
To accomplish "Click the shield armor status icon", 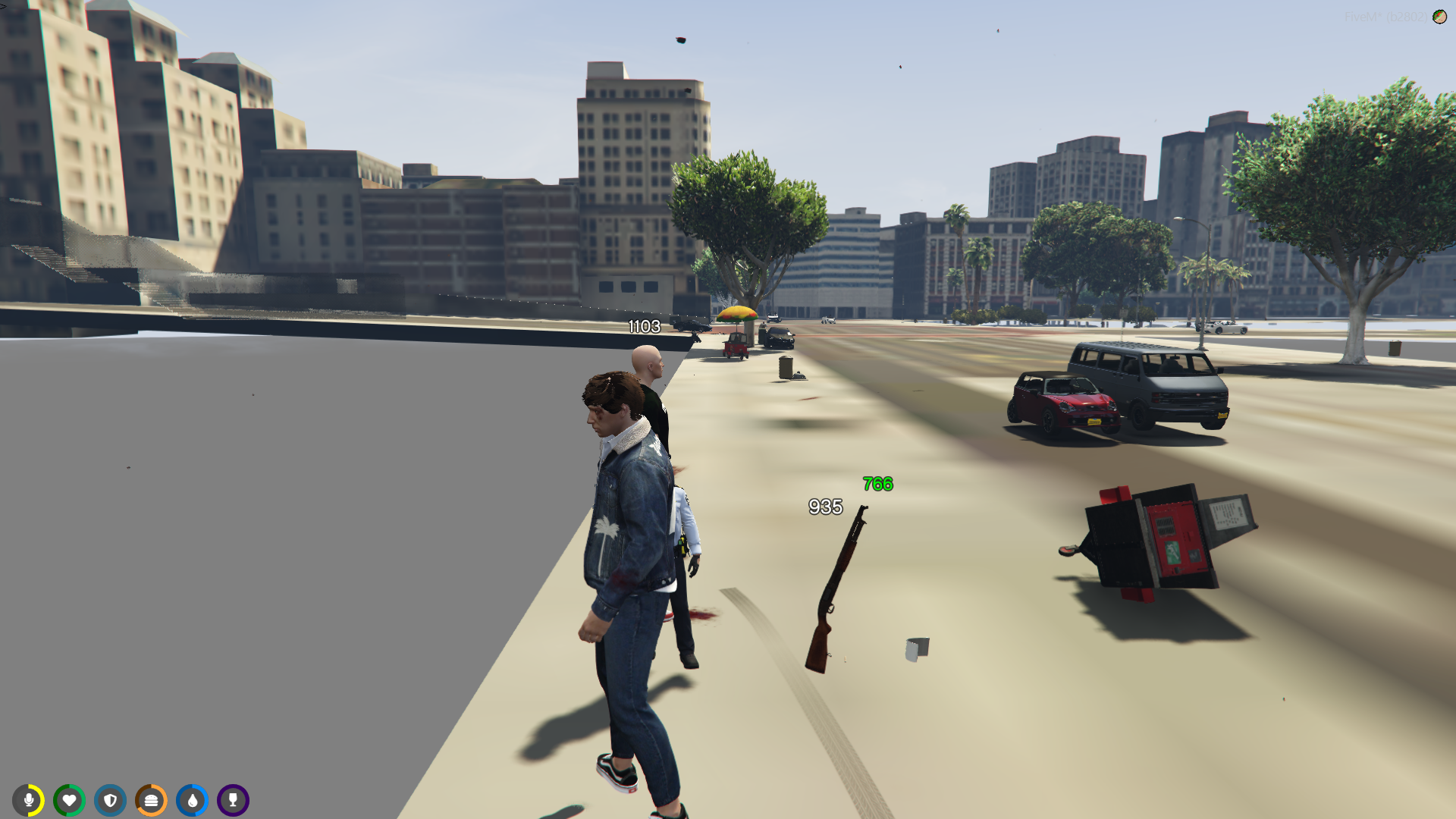I will [x=111, y=800].
